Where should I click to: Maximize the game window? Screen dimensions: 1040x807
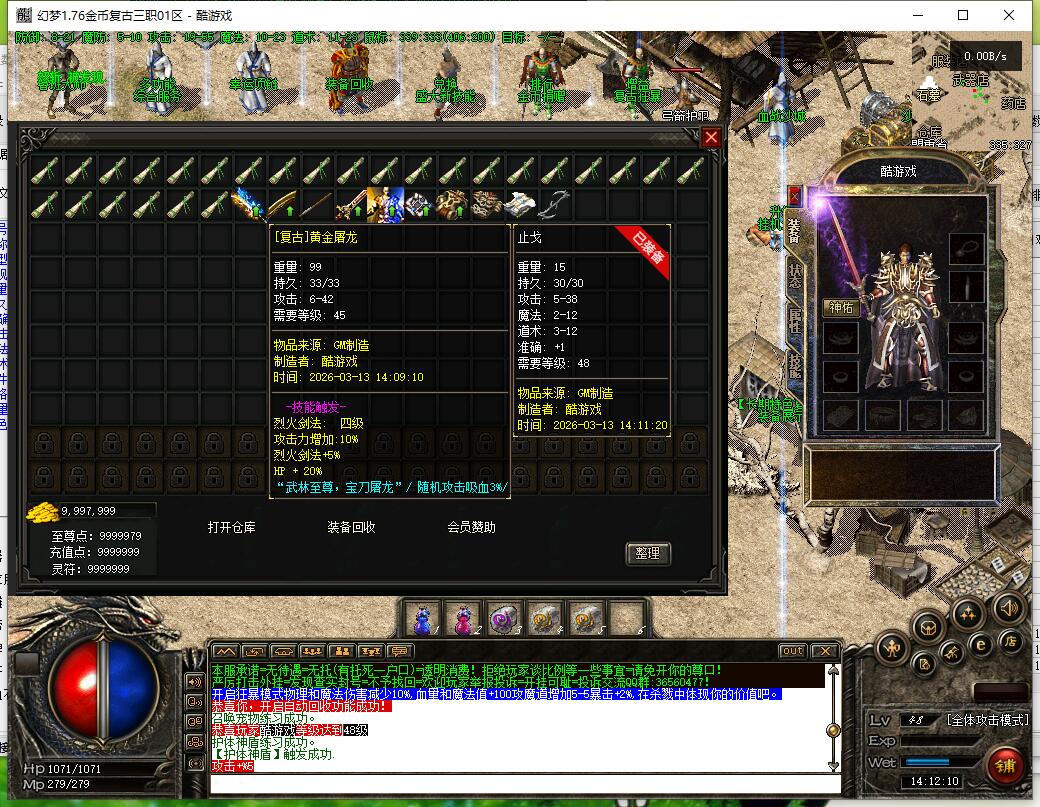[963, 15]
